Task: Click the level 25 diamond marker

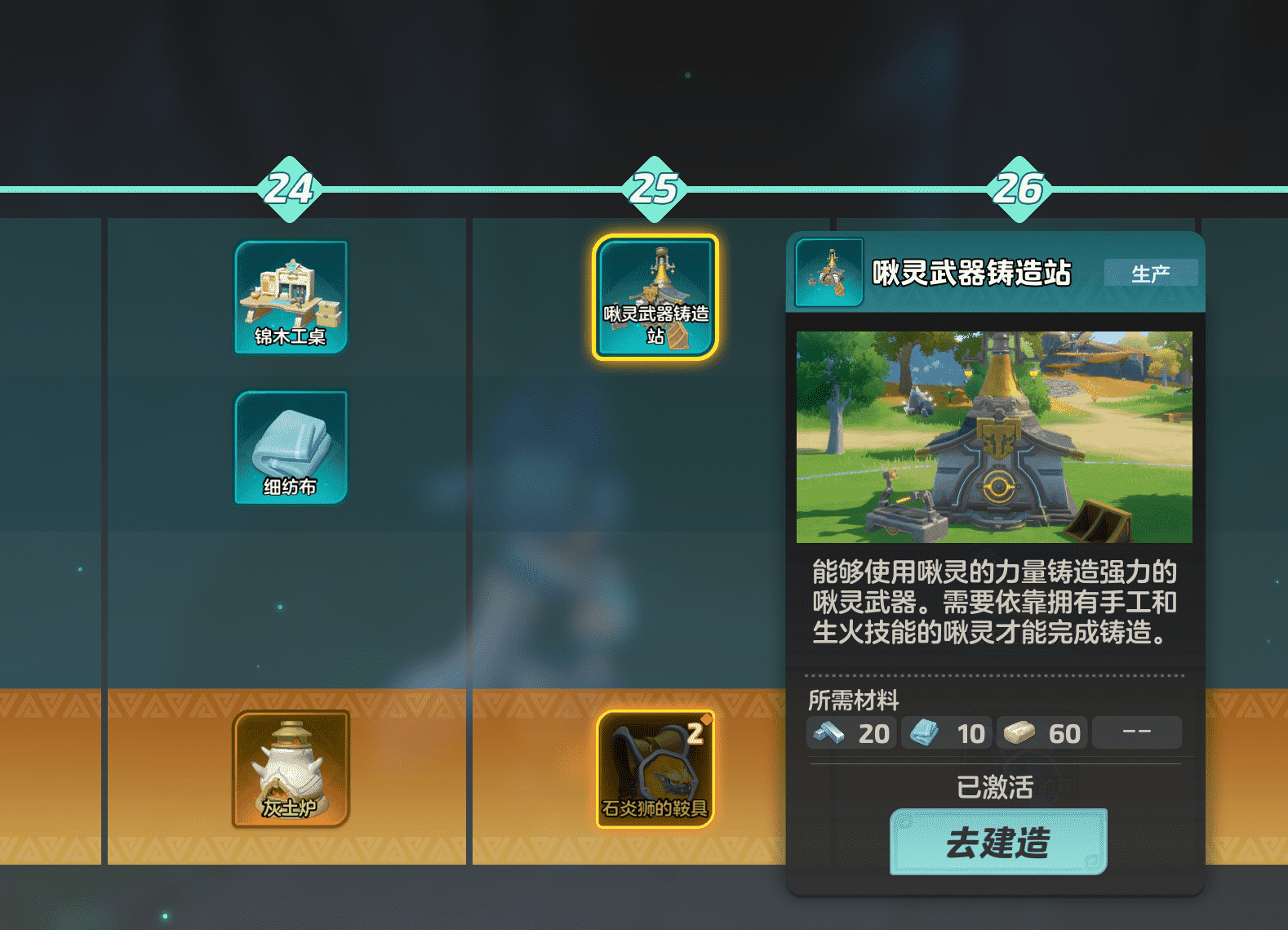Action: point(652,189)
